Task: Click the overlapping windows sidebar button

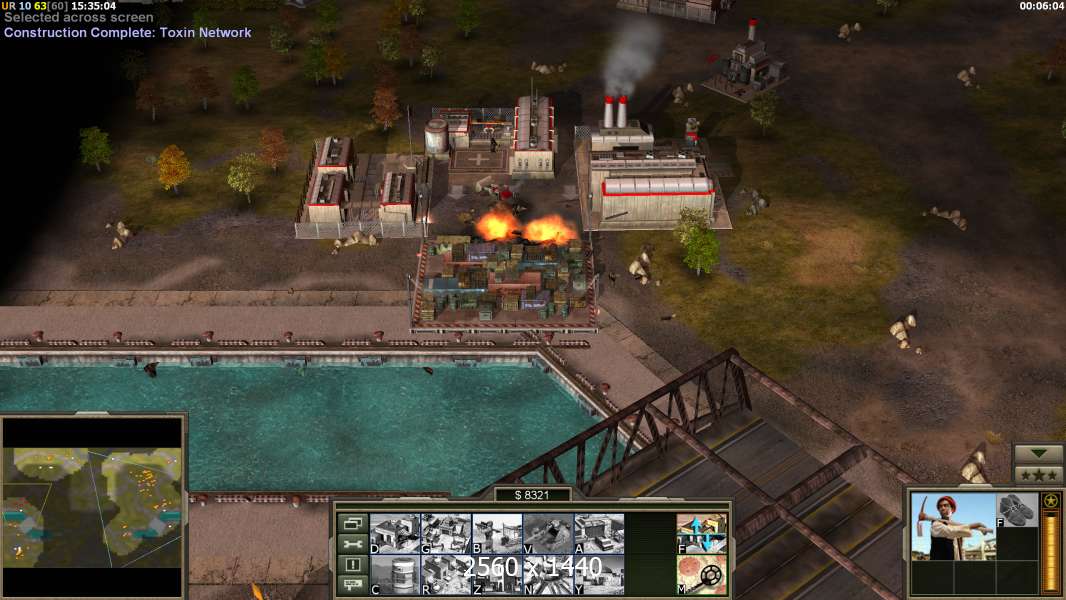Action: (x=352, y=523)
